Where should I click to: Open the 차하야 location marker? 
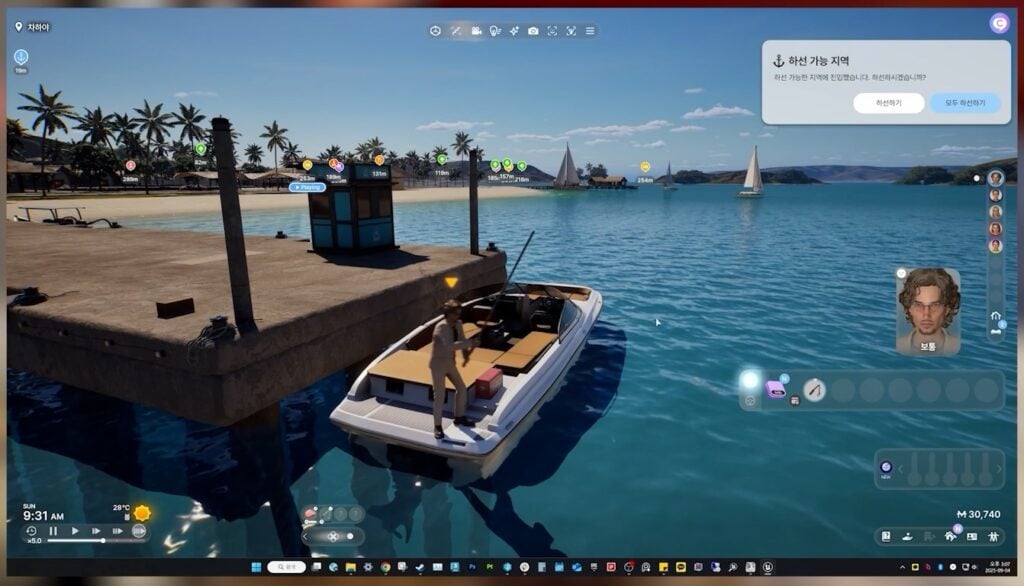33,27
